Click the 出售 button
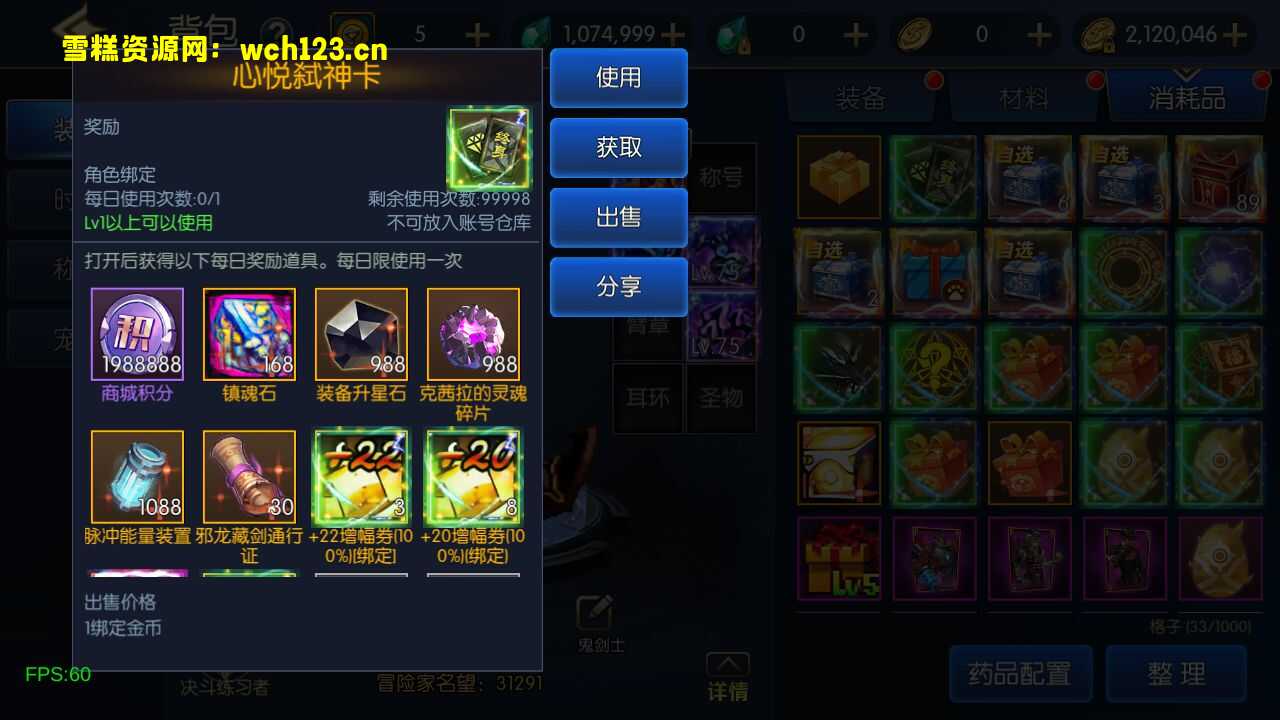This screenshot has height=720, width=1280. point(618,218)
